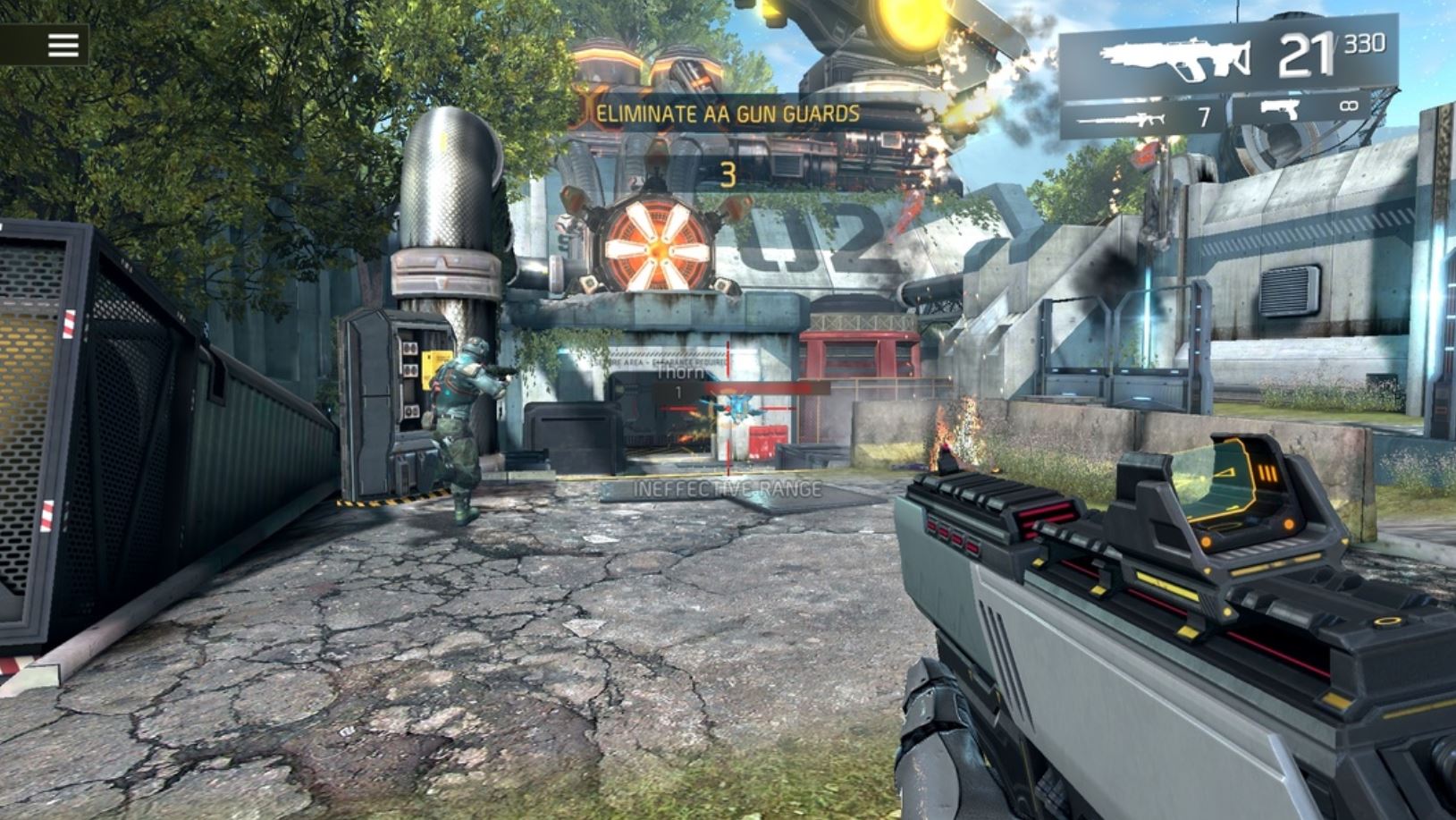Screen dimensions: 1456x820
Task: Switch to the sniper rifle slot
Action: [1142, 117]
